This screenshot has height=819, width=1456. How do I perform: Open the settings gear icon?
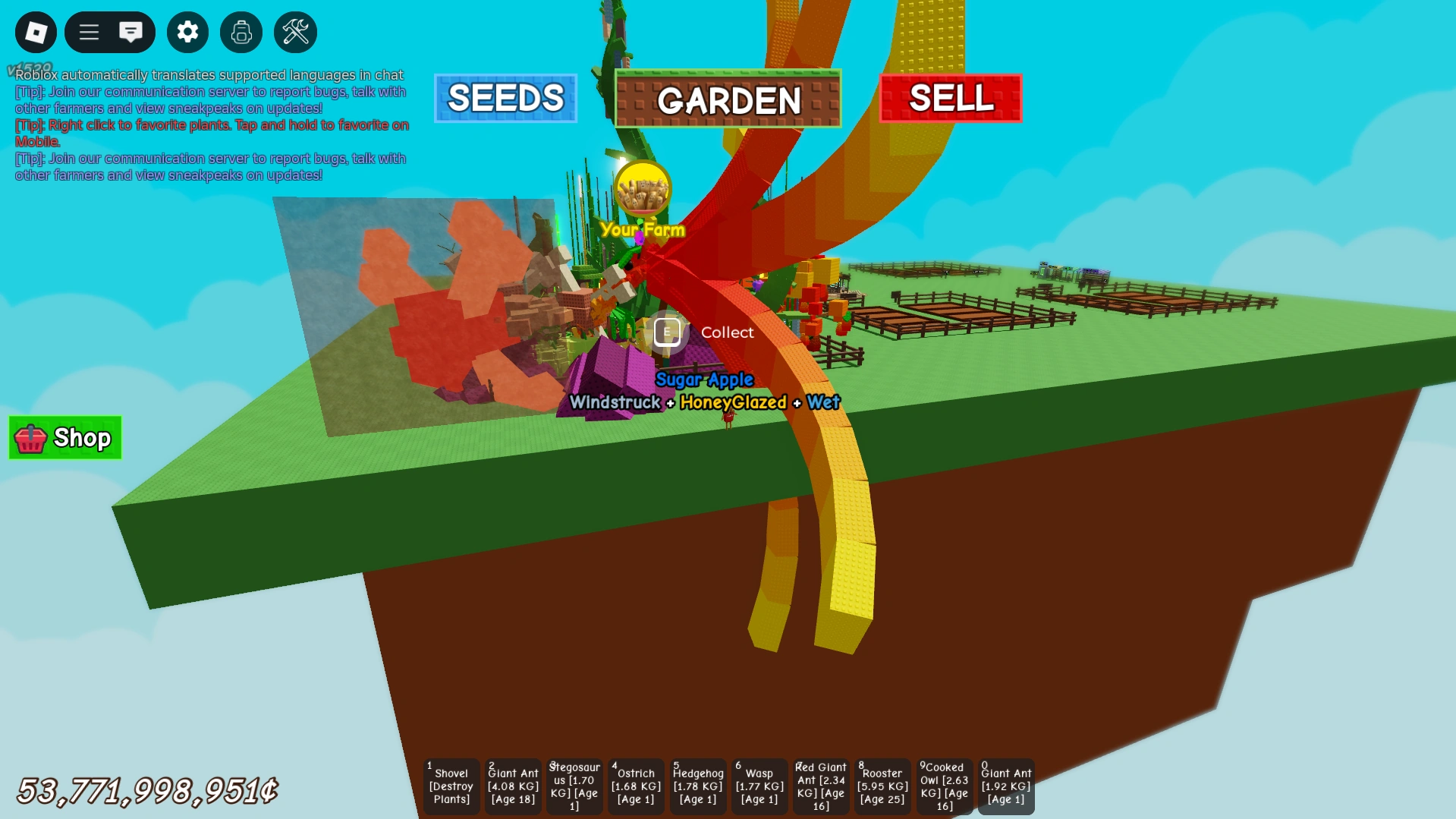click(x=187, y=32)
